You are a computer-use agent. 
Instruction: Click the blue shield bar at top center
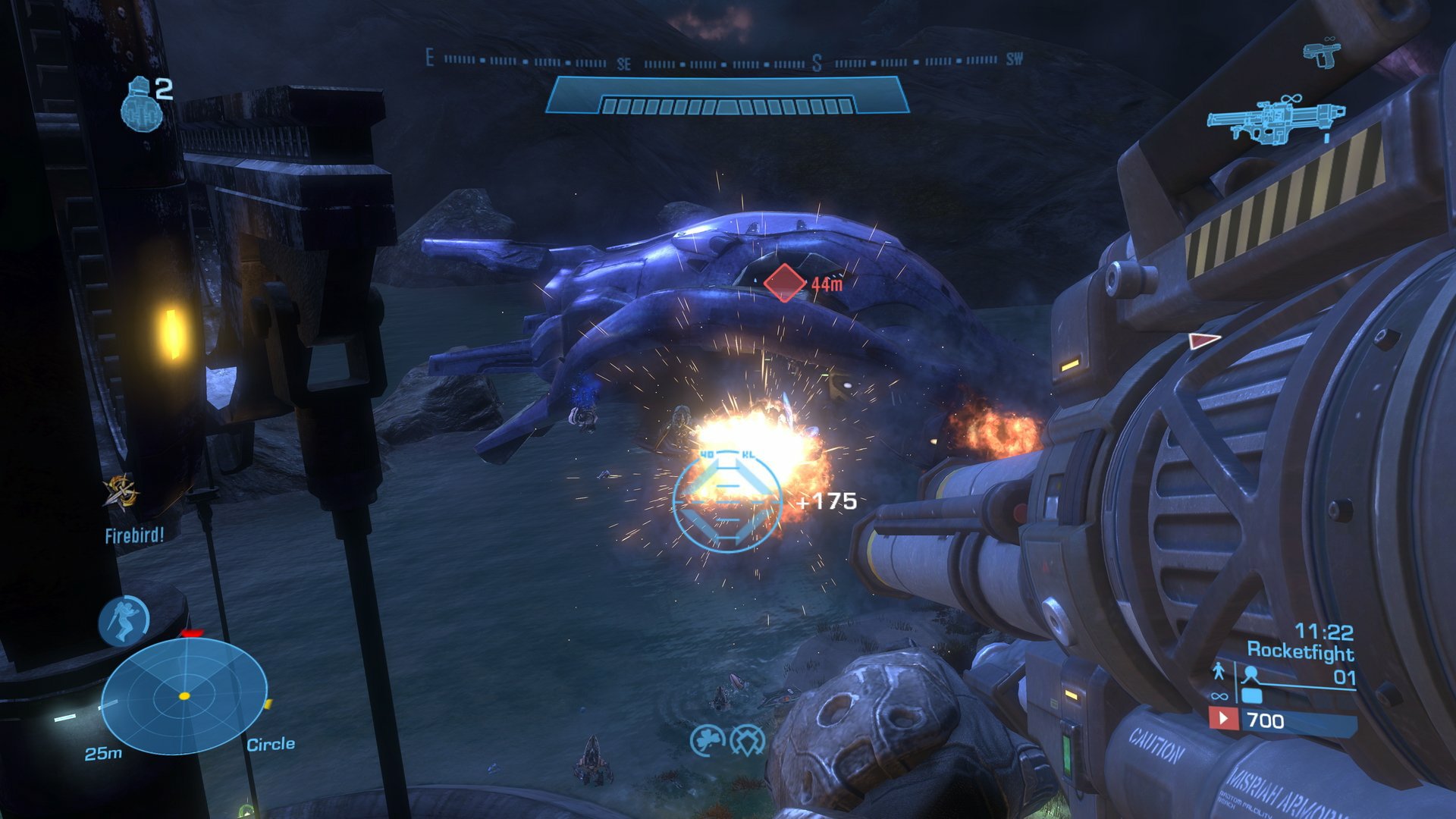coord(728,96)
